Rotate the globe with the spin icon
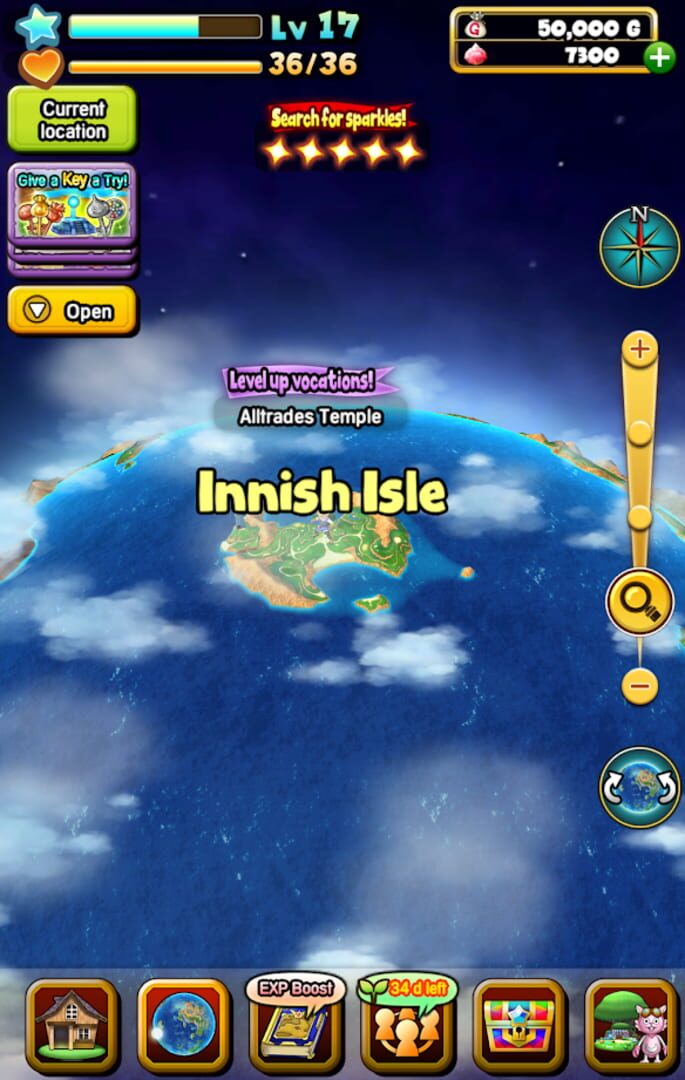Image resolution: width=685 pixels, height=1080 pixels. tap(640, 787)
